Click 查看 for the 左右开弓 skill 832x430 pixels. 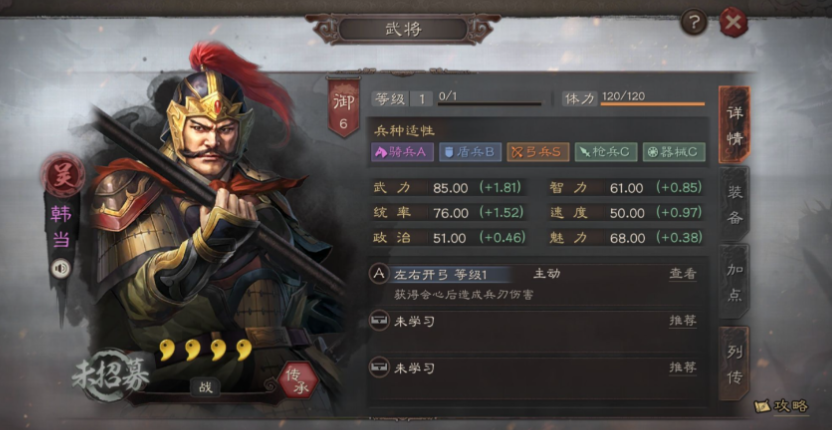pyautogui.click(x=682, y=274)
